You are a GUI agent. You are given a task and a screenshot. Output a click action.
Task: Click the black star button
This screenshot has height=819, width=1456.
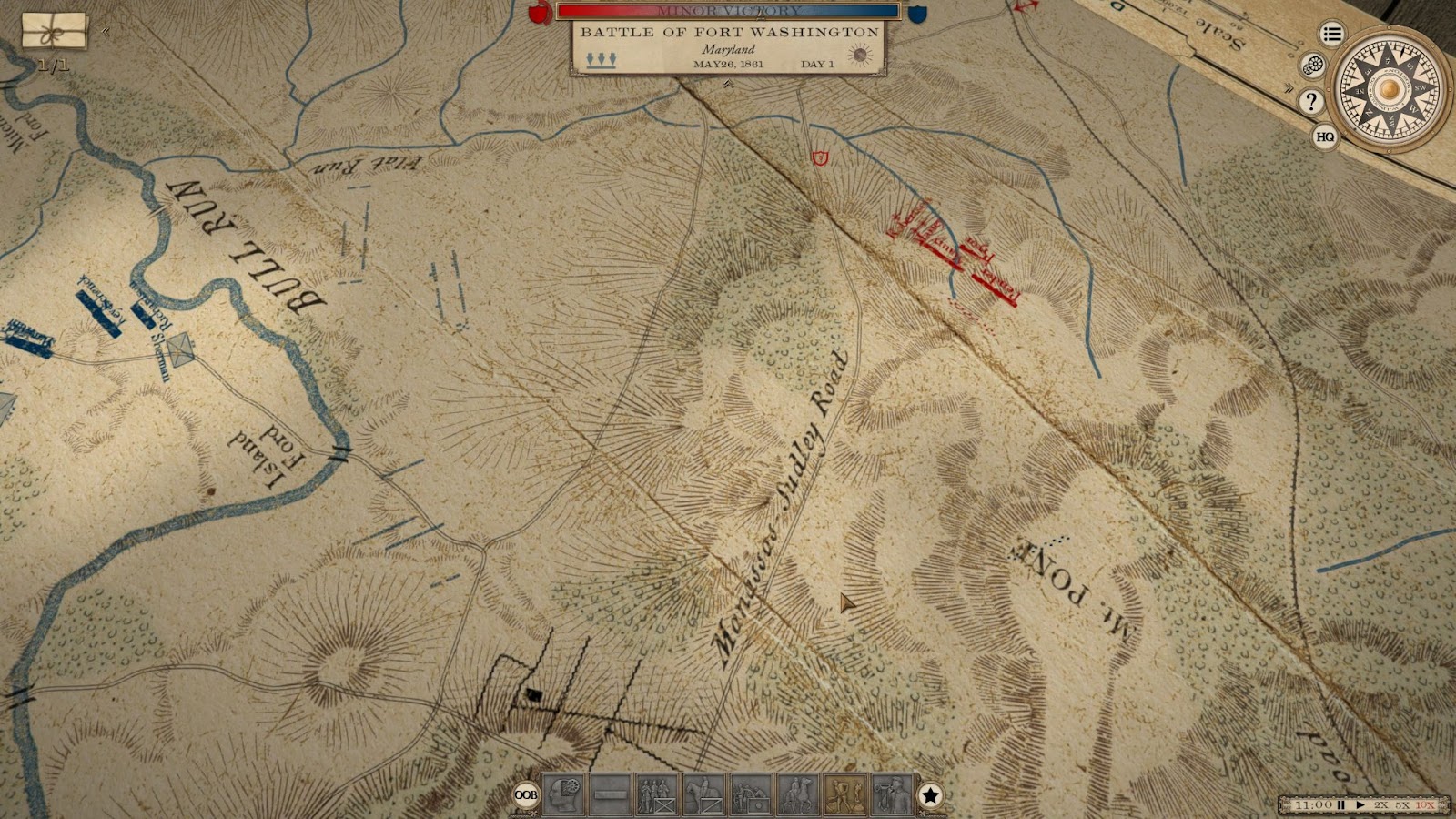(x=930, y=796)
